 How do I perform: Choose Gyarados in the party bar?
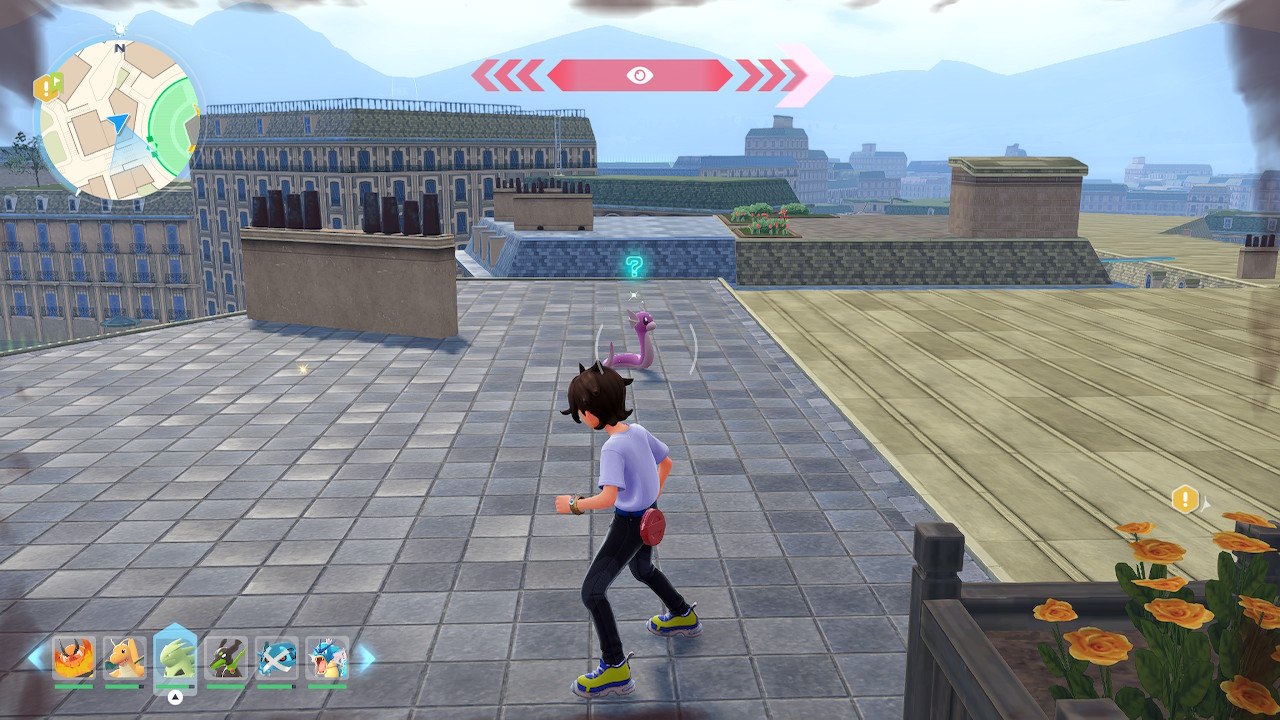coord(327,658)
